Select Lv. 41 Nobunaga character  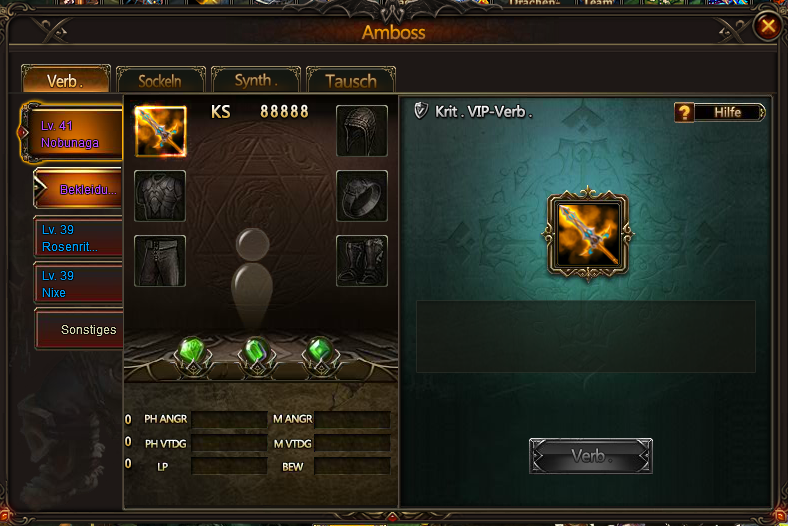point(75,135)
